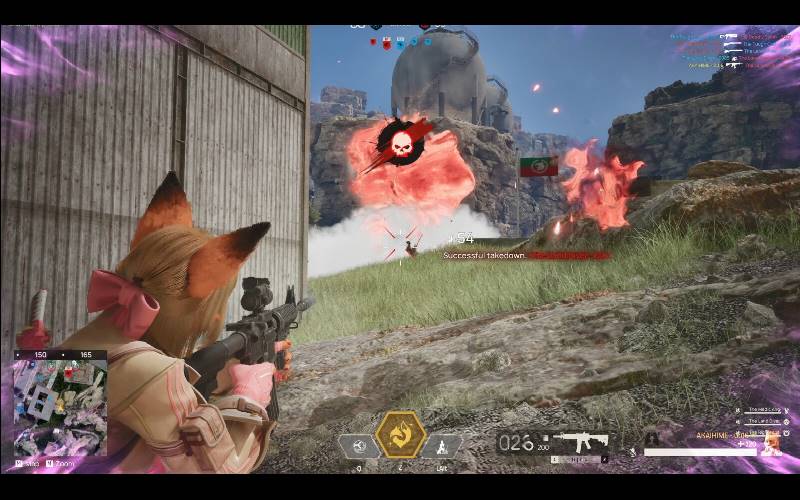This screenshot has width=800, height=500.
Task: Trigger the right hexagon ability icon
Action: point(440,446)
